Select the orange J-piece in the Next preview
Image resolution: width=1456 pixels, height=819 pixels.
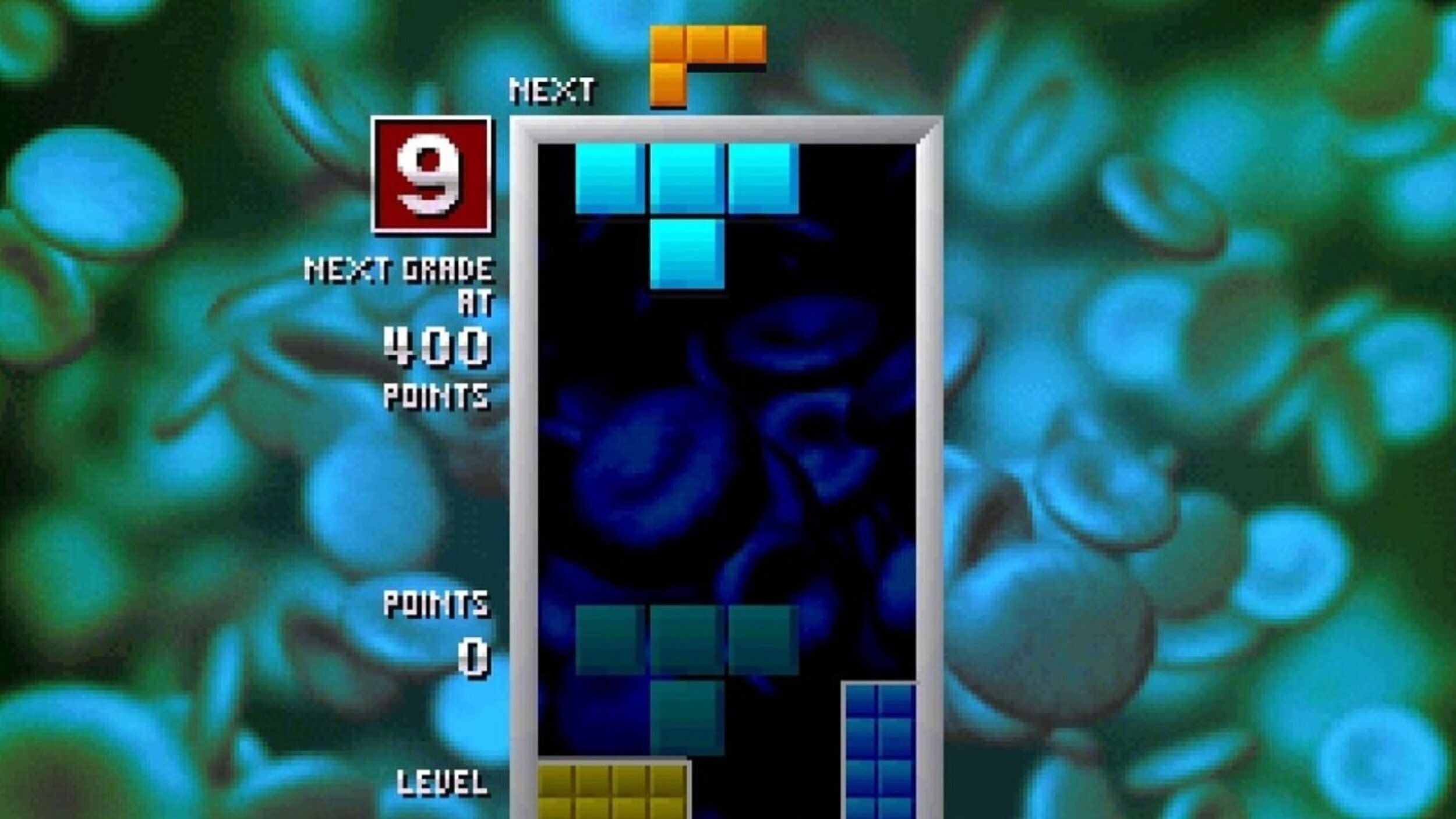click(x=708, y=64)
